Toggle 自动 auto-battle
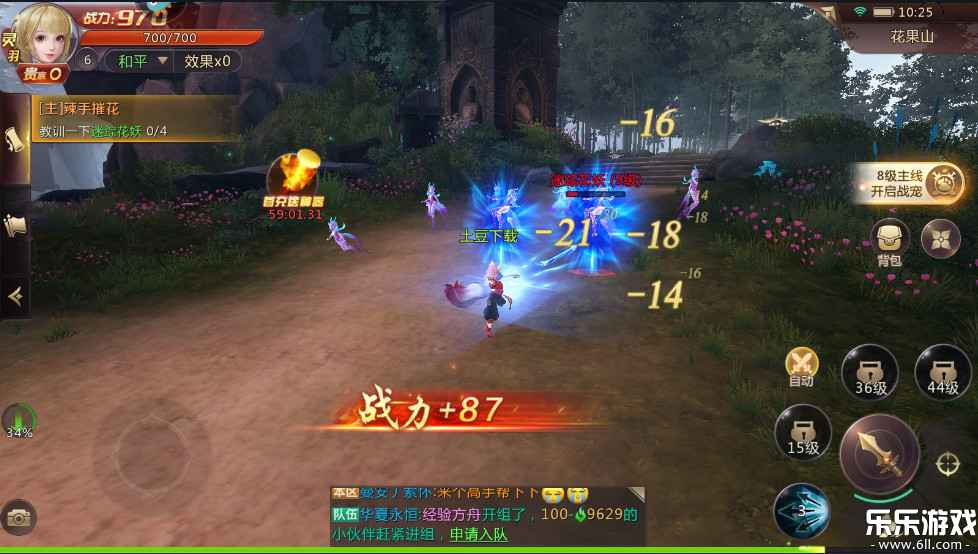 [801, 365]
